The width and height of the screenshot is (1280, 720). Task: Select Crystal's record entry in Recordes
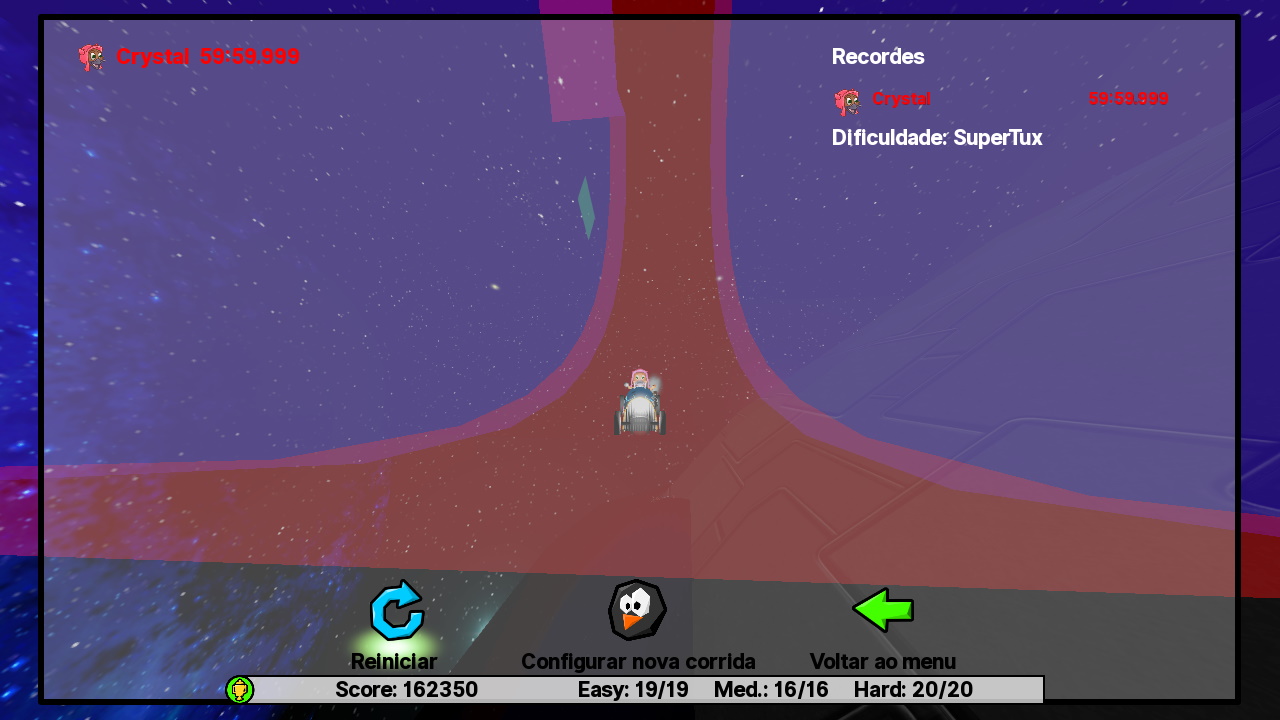point(1000,99)
